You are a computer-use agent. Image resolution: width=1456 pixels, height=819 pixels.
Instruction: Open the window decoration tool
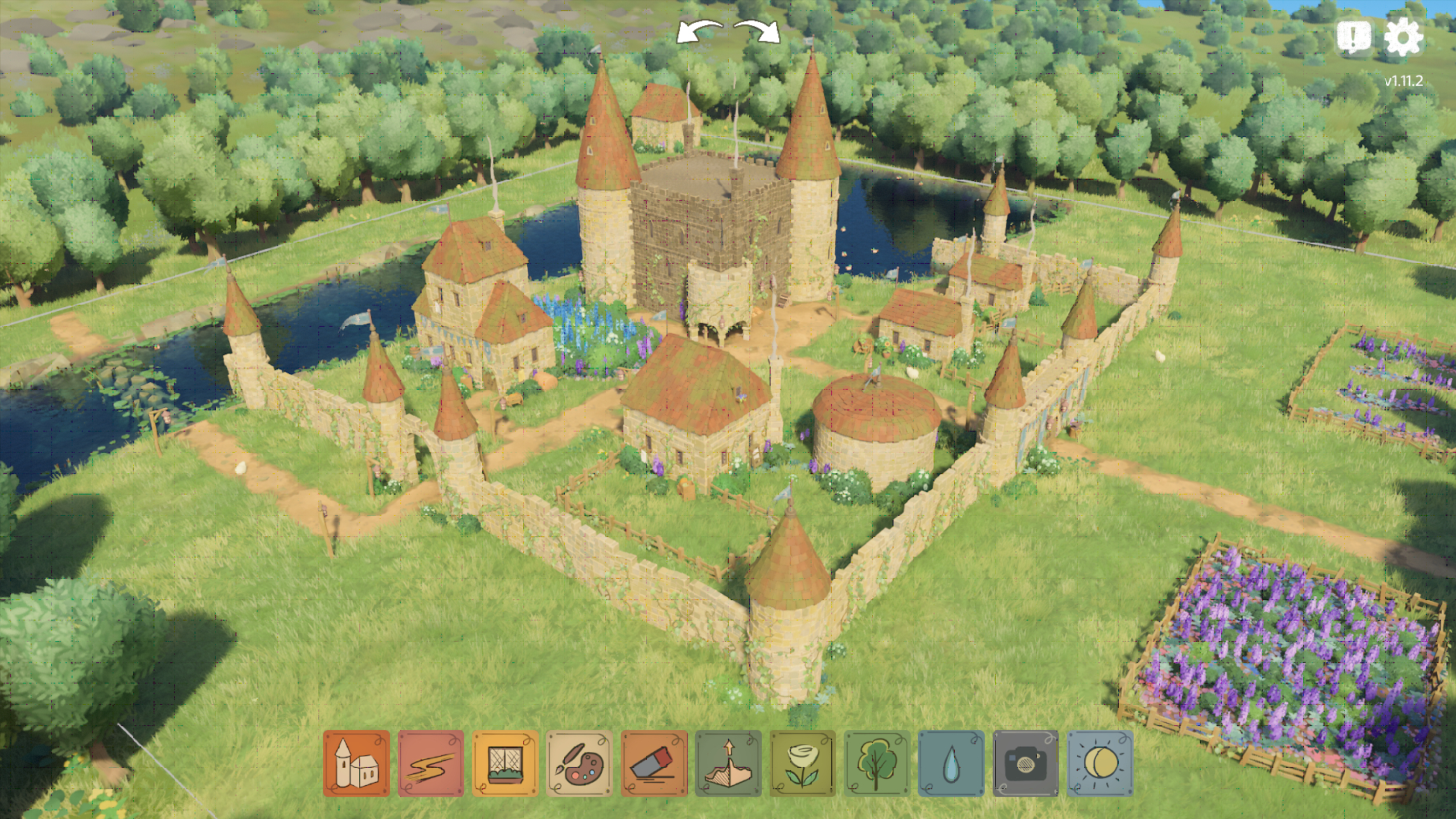tap(505, 763)
